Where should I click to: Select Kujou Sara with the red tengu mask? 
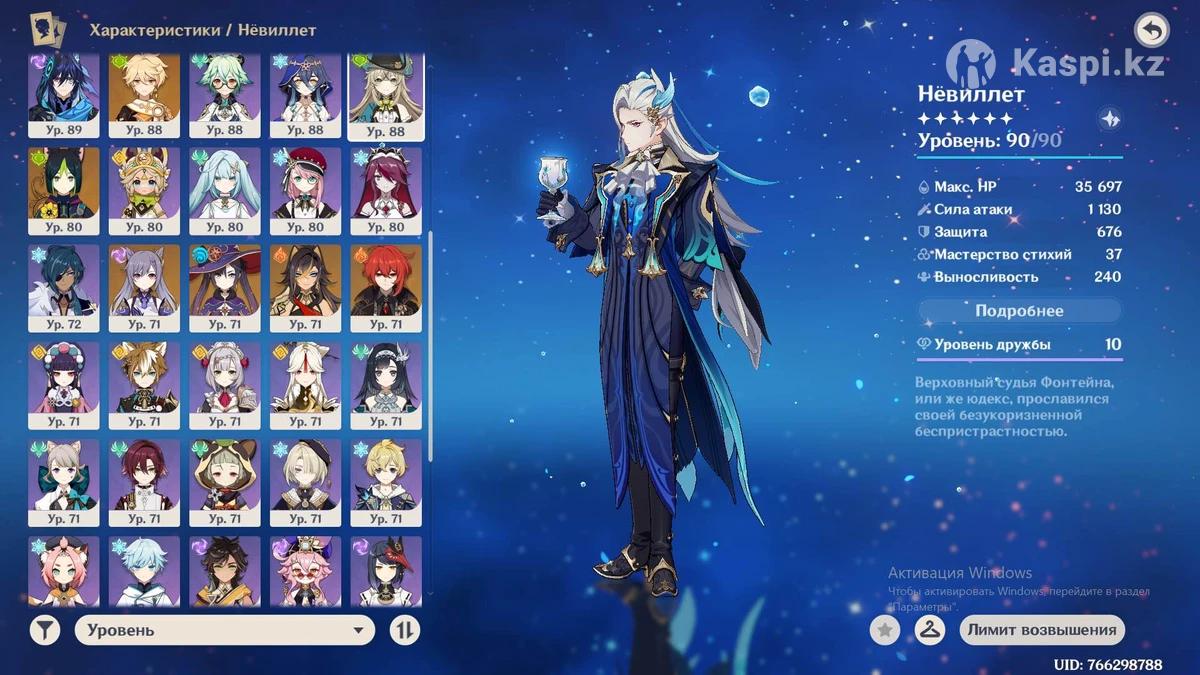[x=385, y=572]
